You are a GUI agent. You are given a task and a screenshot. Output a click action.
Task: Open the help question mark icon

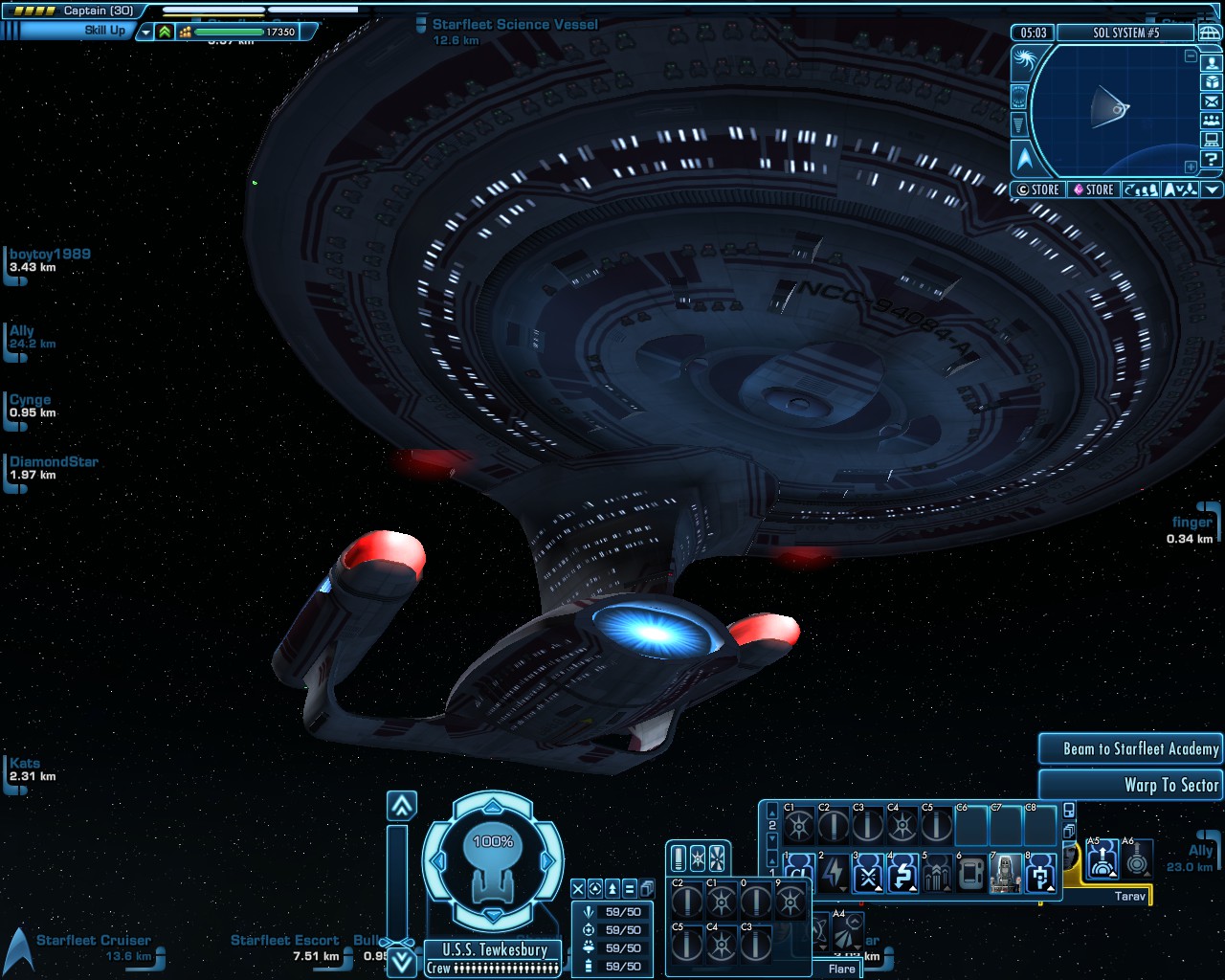pos(1212,159)
